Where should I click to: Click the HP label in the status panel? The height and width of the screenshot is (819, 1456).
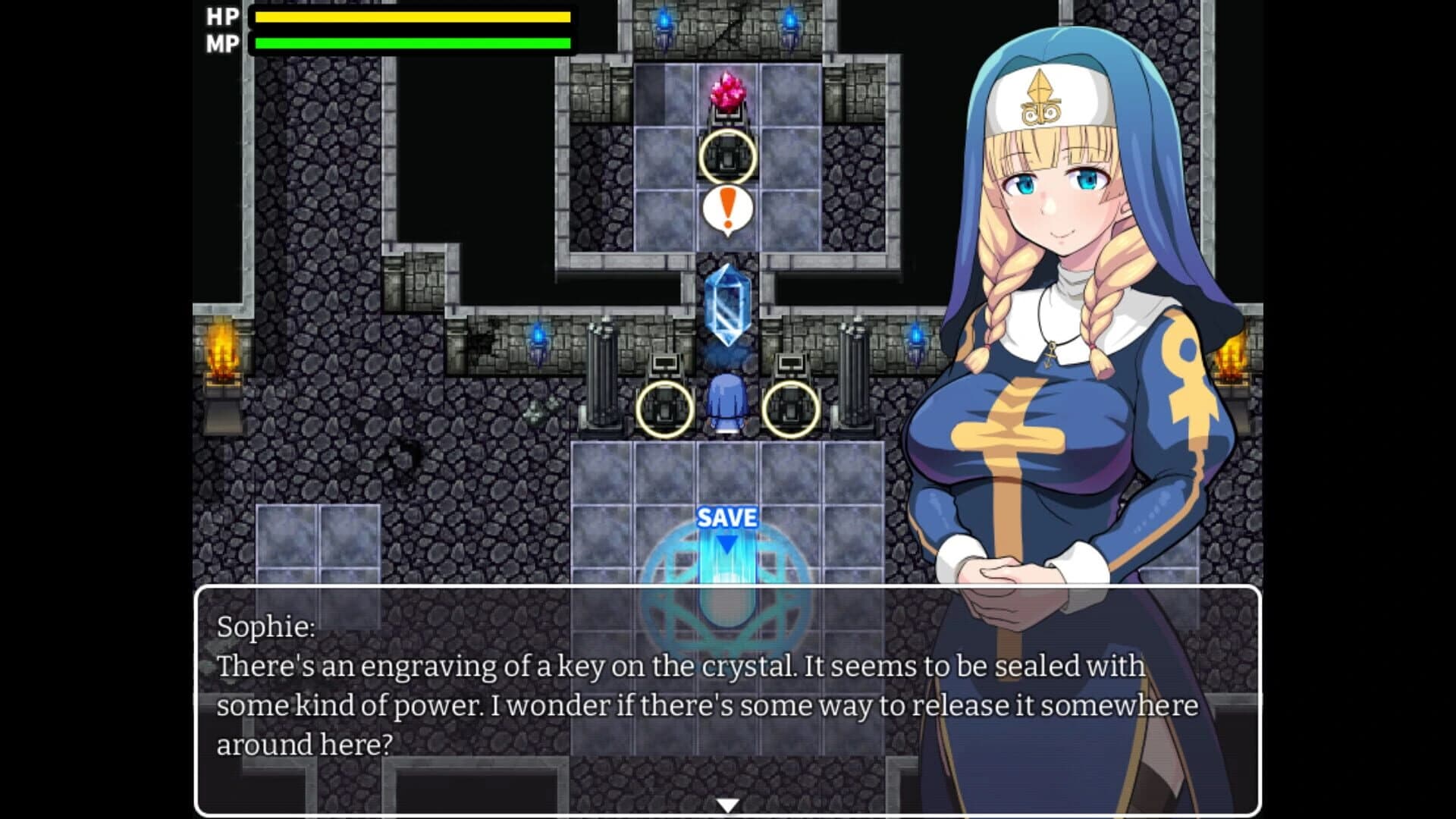point(220,15)
